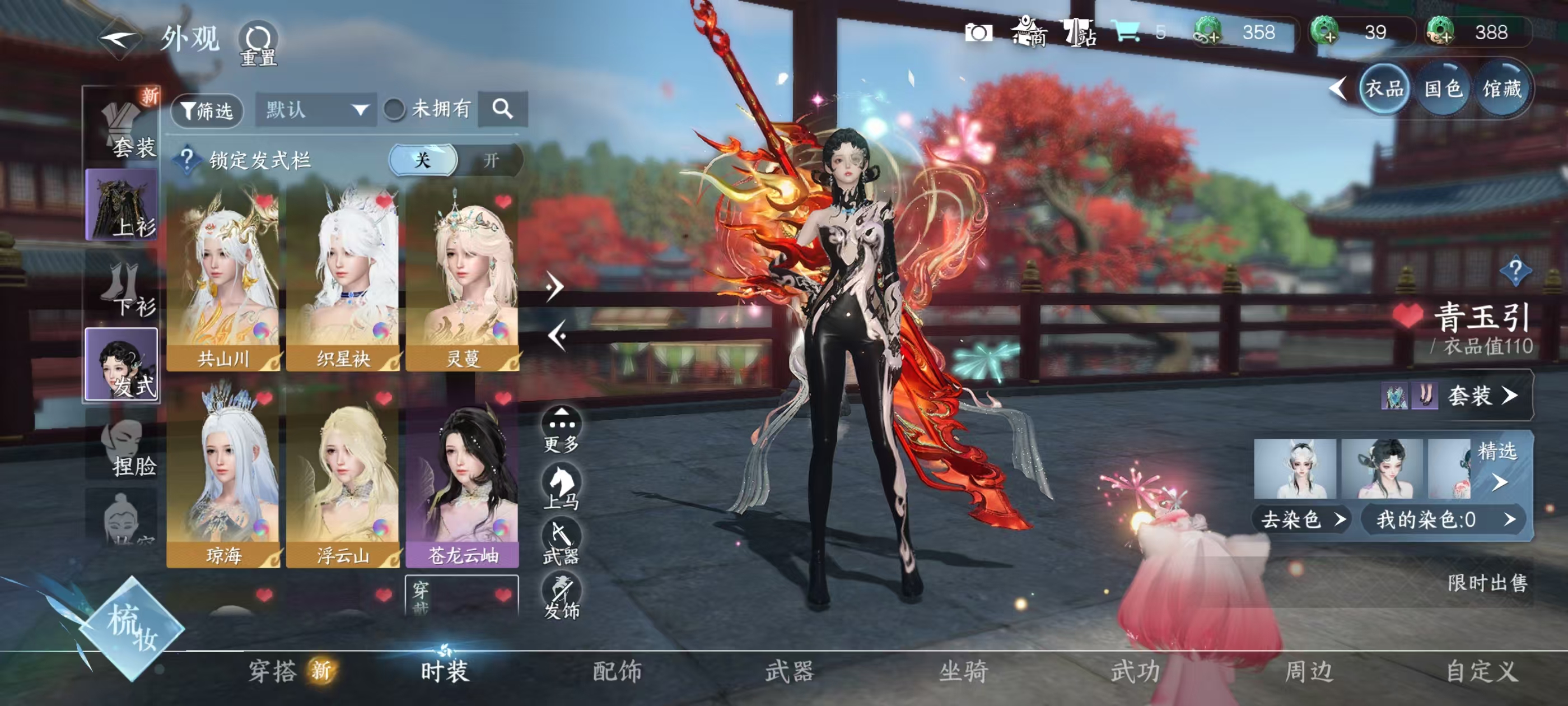Select the 琼海 hairstyle
The width and height of the screenshot is (1568, 706).
coord(223,475)
